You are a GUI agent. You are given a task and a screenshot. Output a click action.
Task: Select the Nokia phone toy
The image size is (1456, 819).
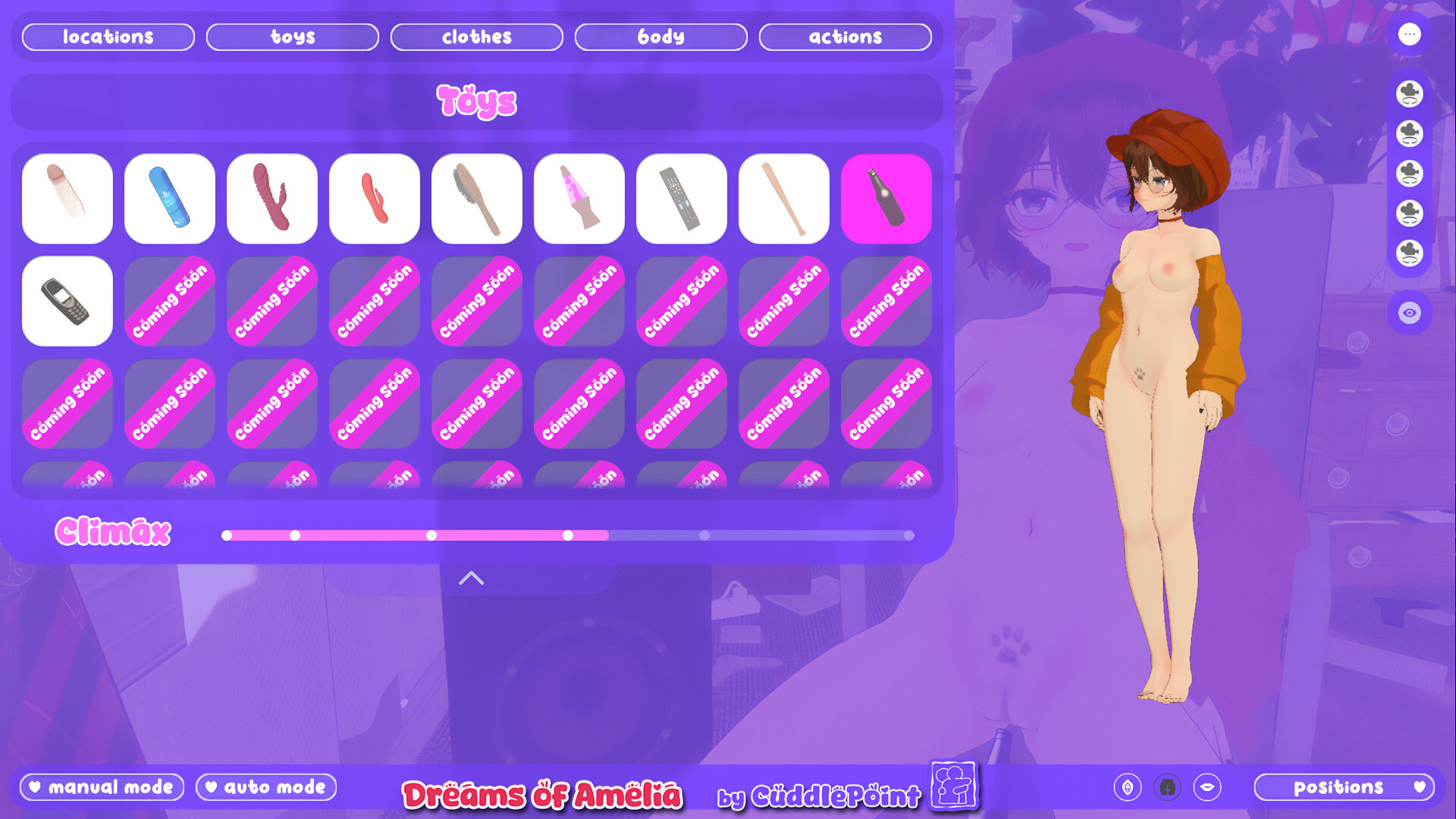point(67,301)
